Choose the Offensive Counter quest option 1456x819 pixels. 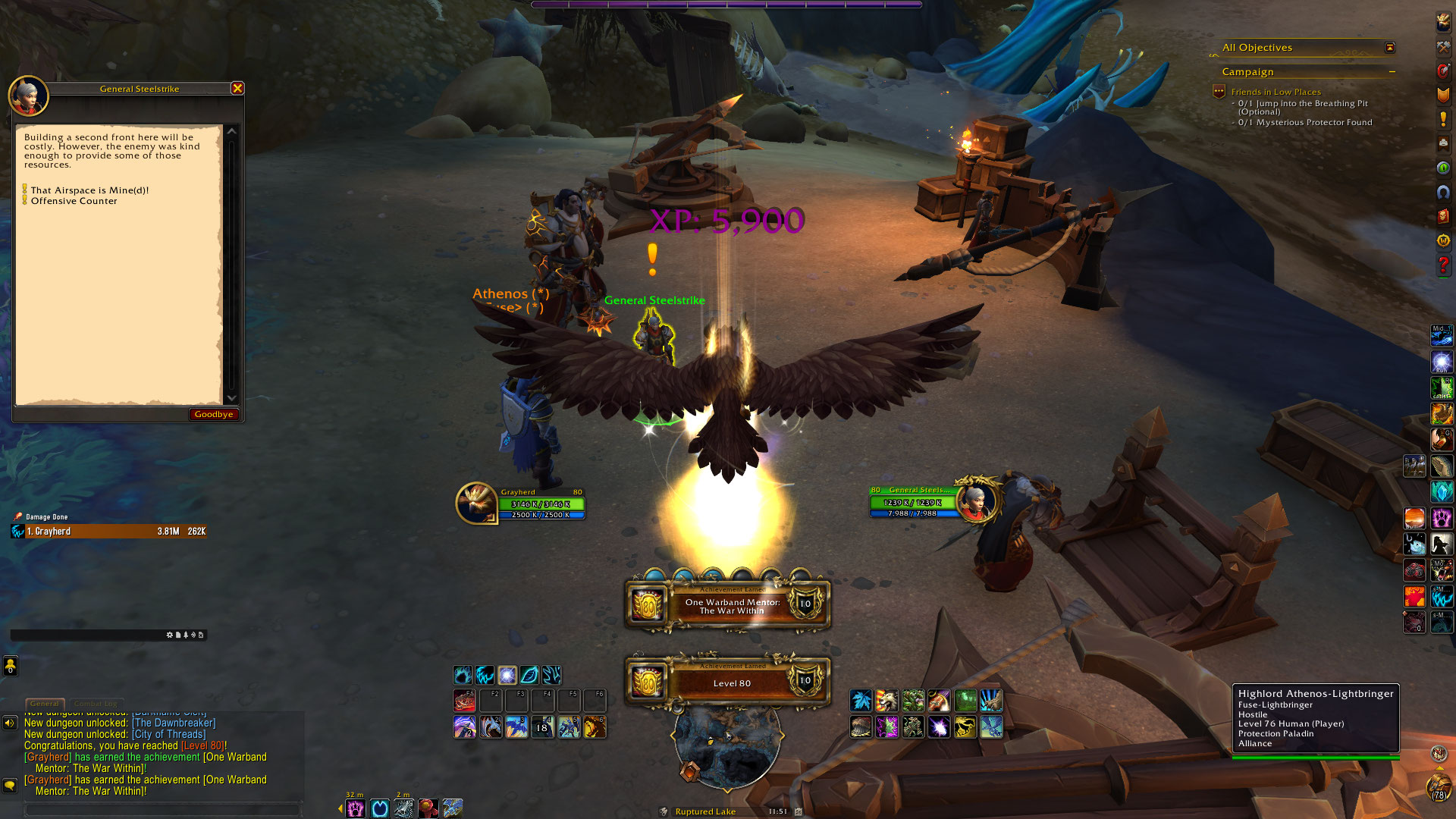pos(74,201)
